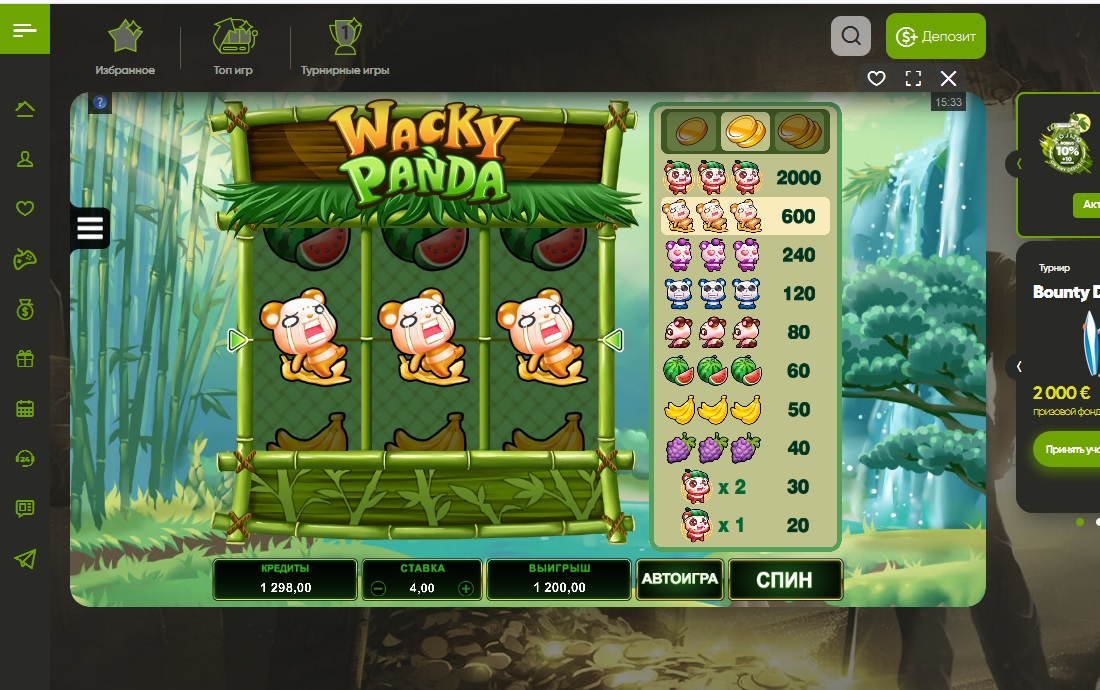Start autoplay with АВТОИГРА button

[x=680, y=580]
